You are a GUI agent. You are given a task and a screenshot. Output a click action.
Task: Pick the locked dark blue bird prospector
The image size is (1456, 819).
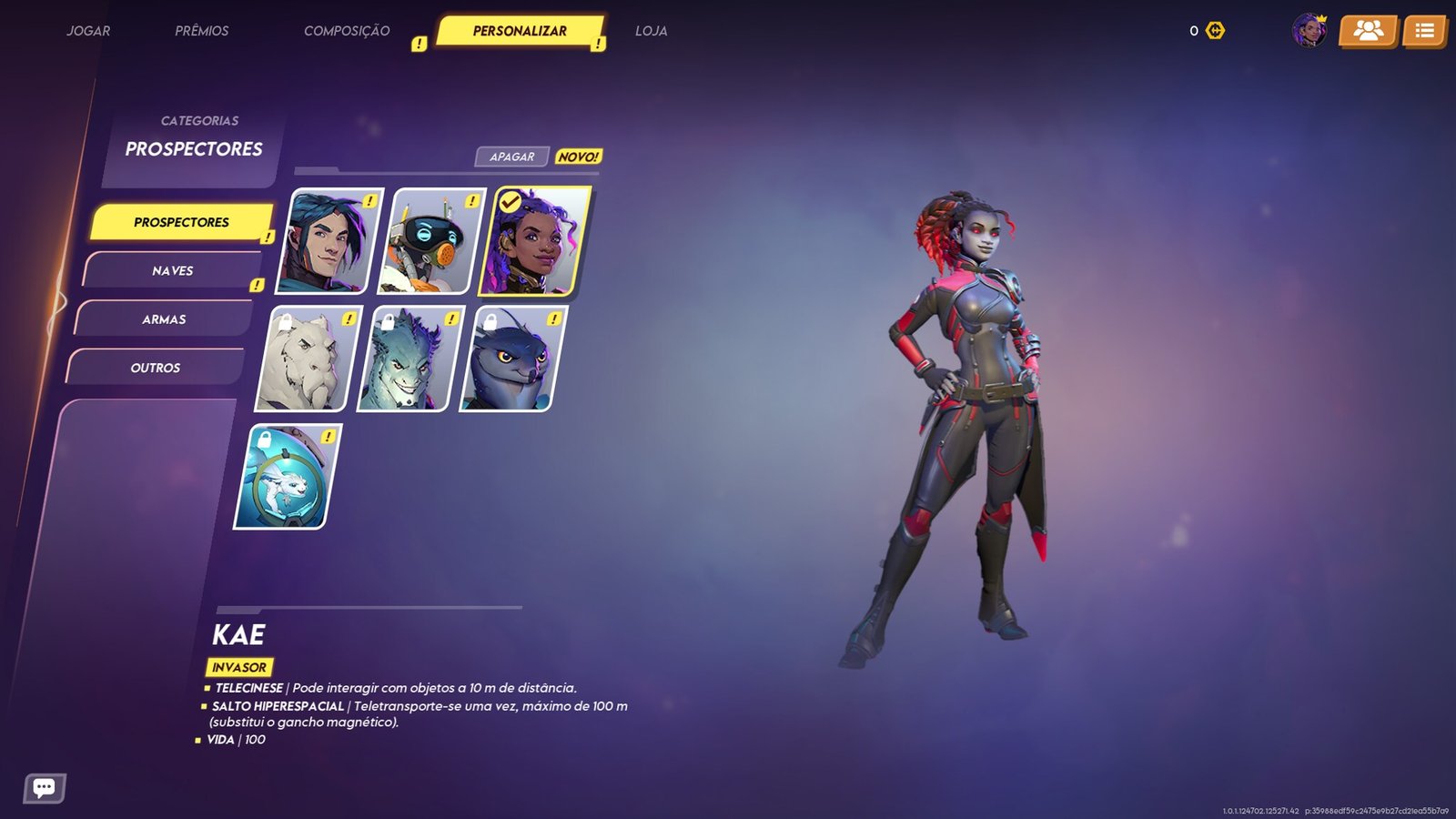512,359
